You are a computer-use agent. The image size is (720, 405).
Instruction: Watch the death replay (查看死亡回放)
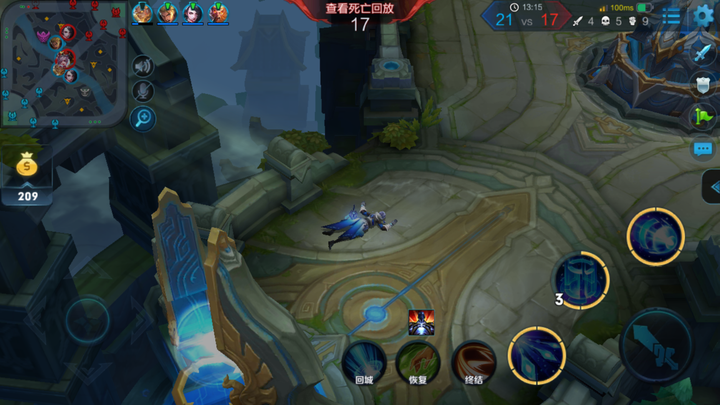(360, 8)
